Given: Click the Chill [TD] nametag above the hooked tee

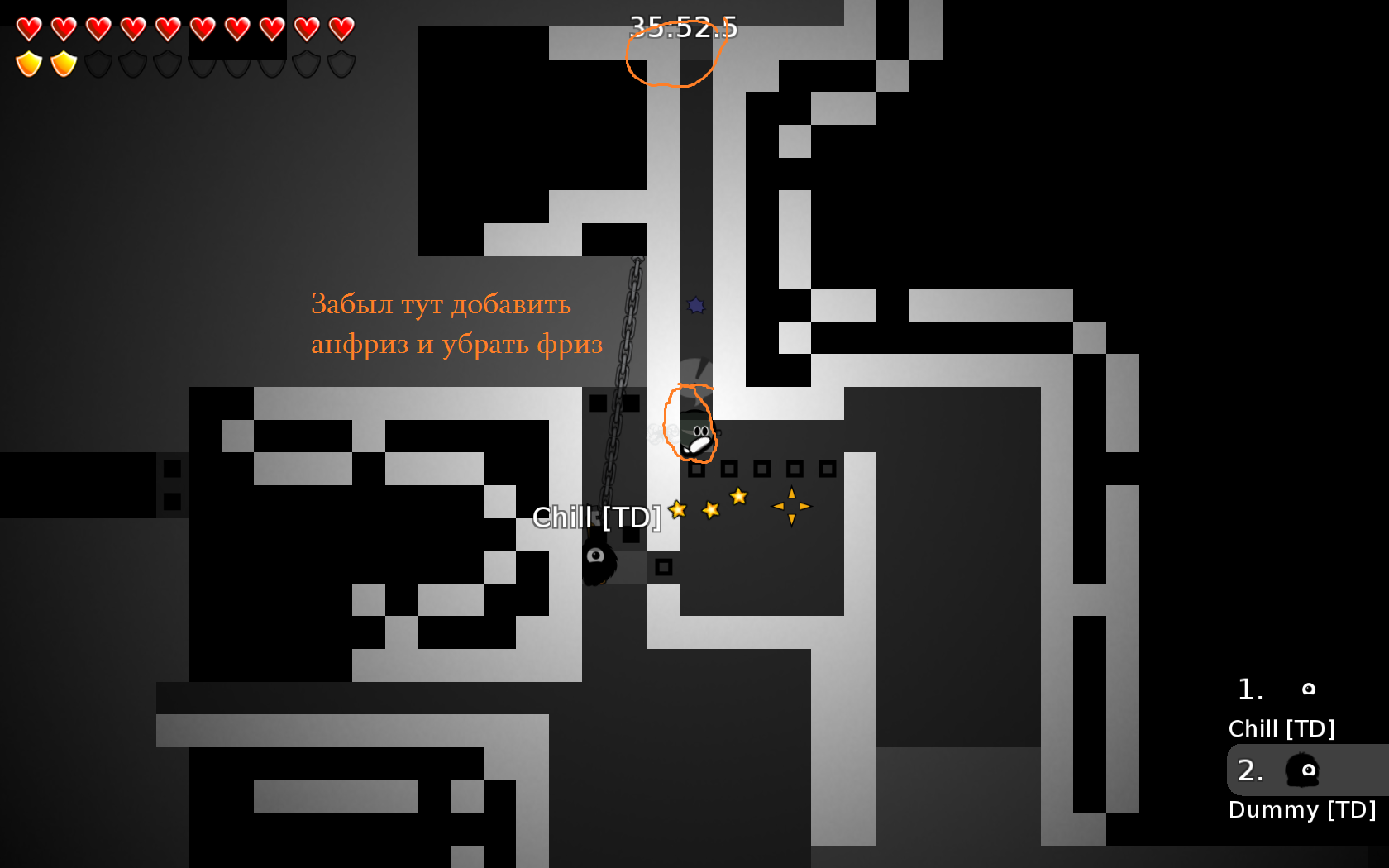Looking at the screenshot, I should pyautogui.click(x=597, y=517).
